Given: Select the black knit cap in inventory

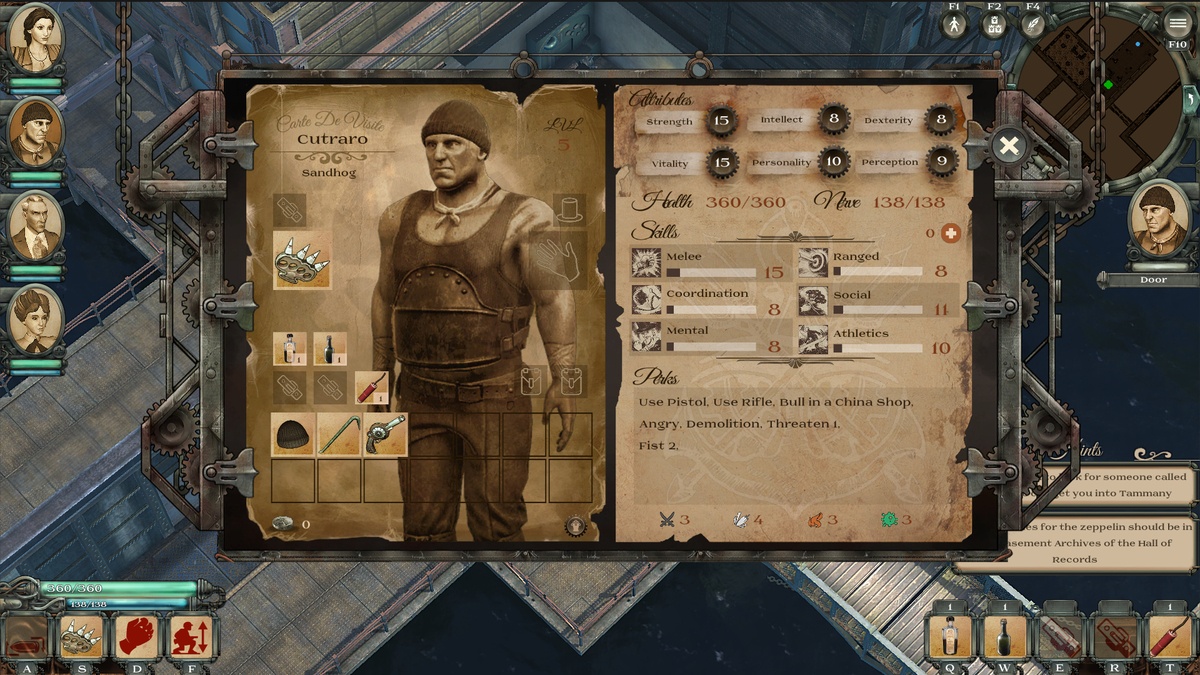Looking at the screenshot, I should (x=293, y=435).
